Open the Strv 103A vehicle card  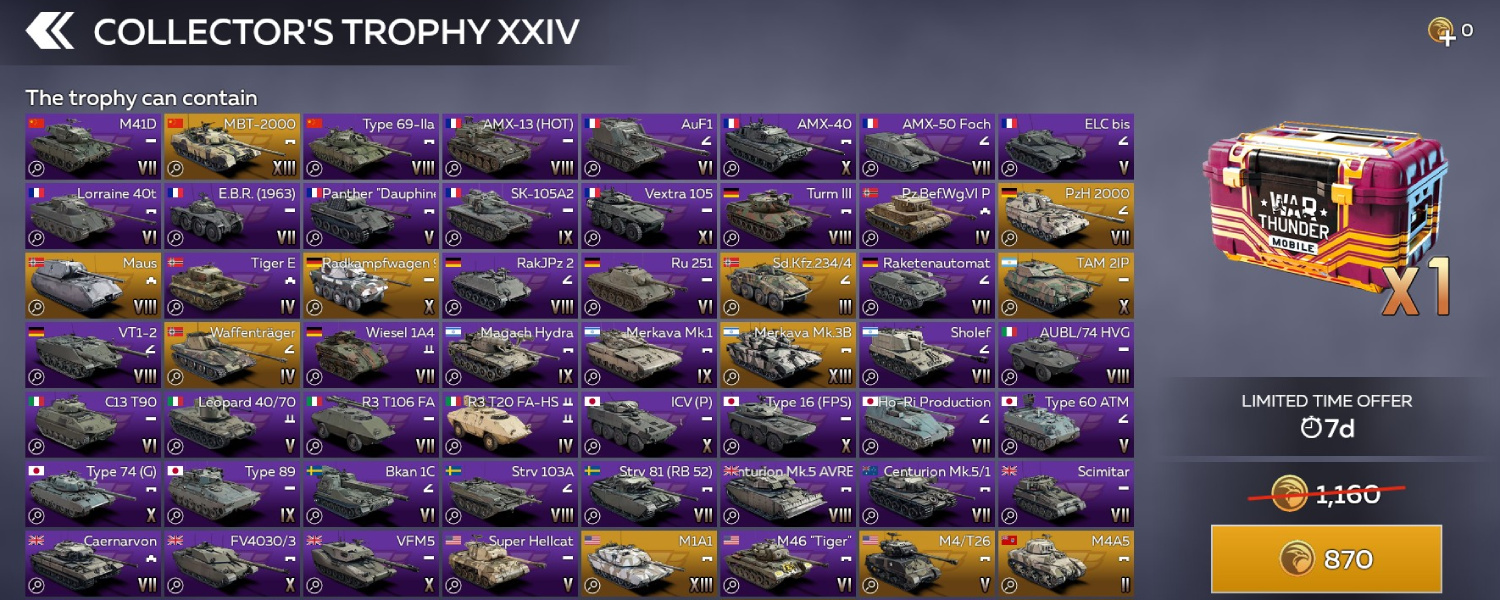click(x=510, y=494)
